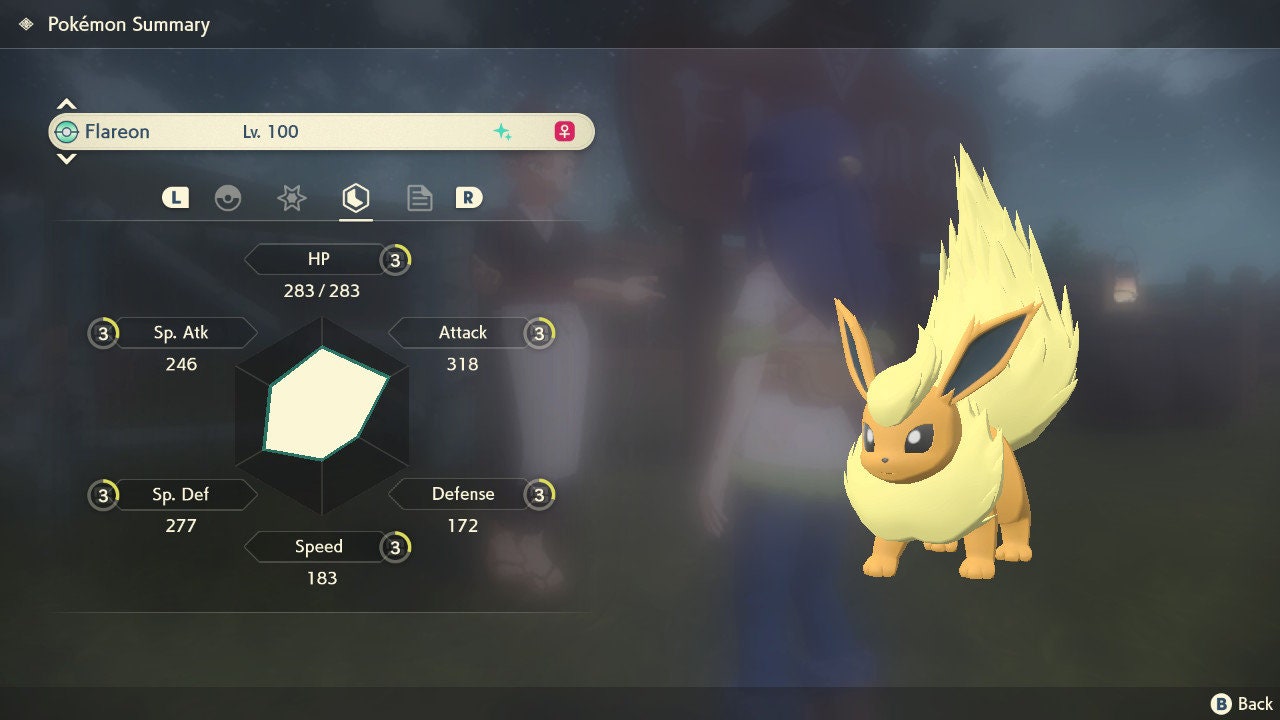Click the HP effort level badge
The image size is (1280, 720).
coord(396,261)
